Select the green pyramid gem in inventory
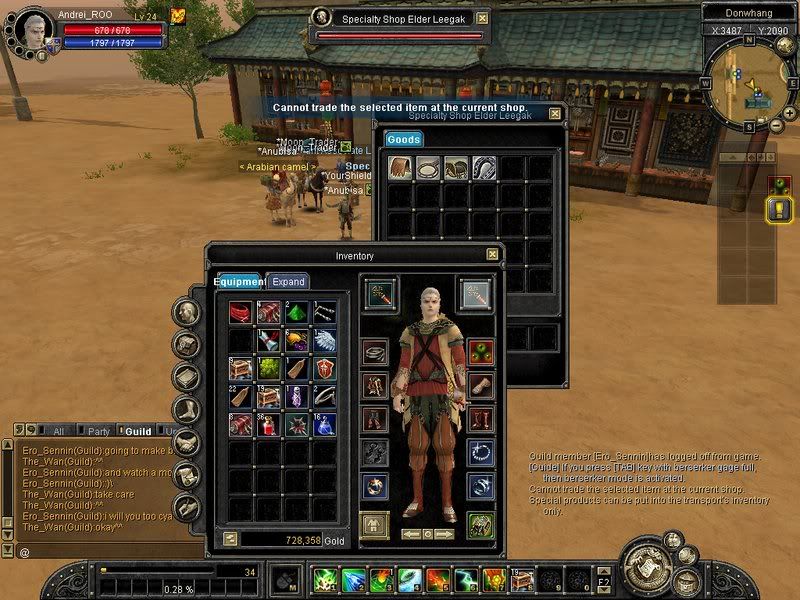The image size is (800, 600). pyautogui.click(x=297, y=314)
